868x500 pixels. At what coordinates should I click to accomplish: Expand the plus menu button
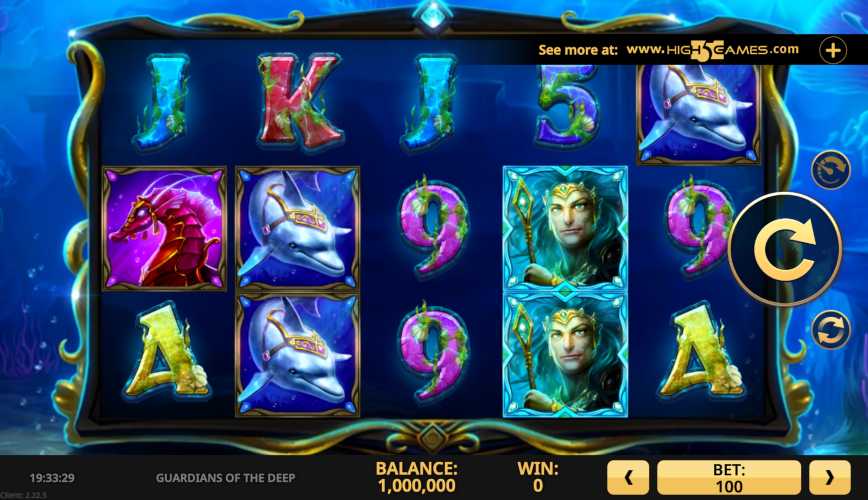pyautogui.click(x=833, y=50)
